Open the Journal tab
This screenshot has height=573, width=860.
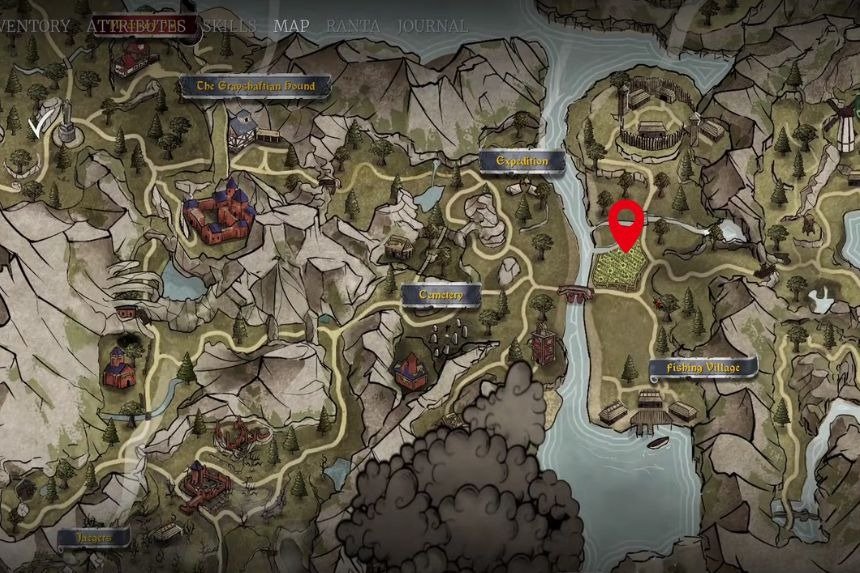pos(433,26)
